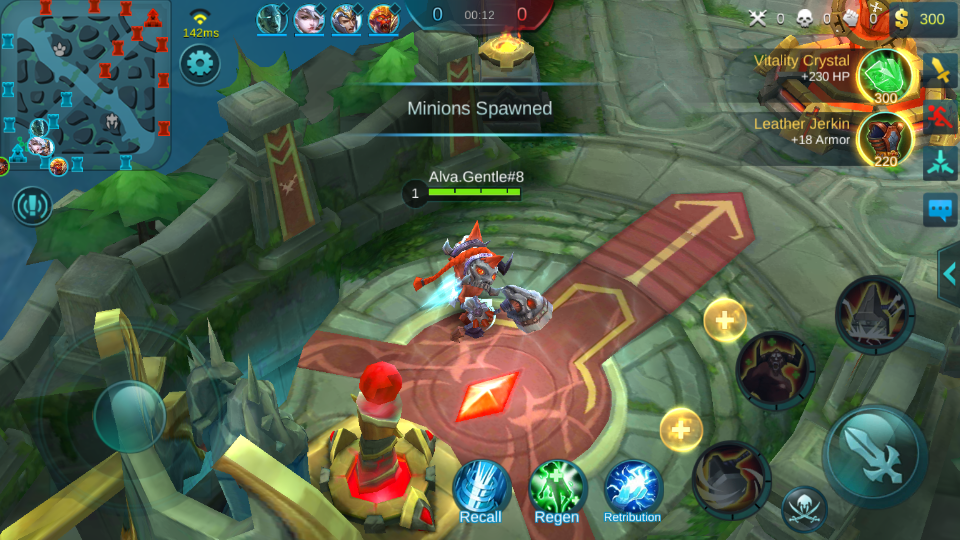The image size is (960, 540).
Task: Tap the helmet and crossed swords target button
Action: tap(804, 508)
